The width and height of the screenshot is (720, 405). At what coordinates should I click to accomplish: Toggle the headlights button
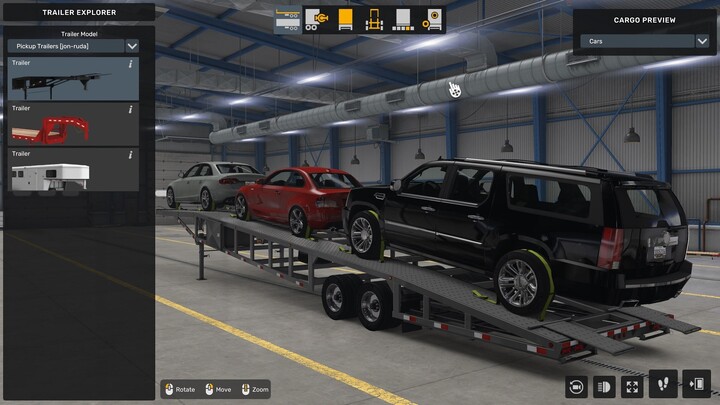[604, 386]
